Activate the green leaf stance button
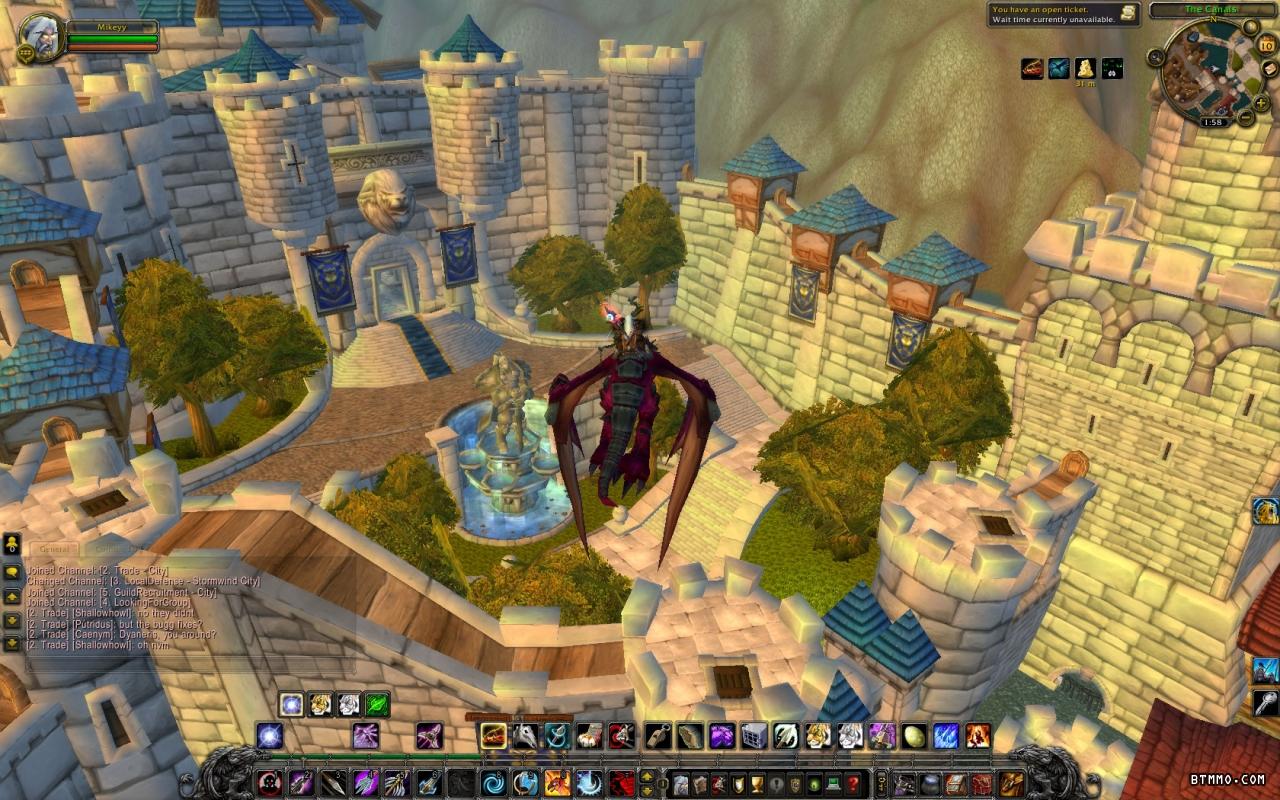The image size is (1280, 800). point(377,705)
